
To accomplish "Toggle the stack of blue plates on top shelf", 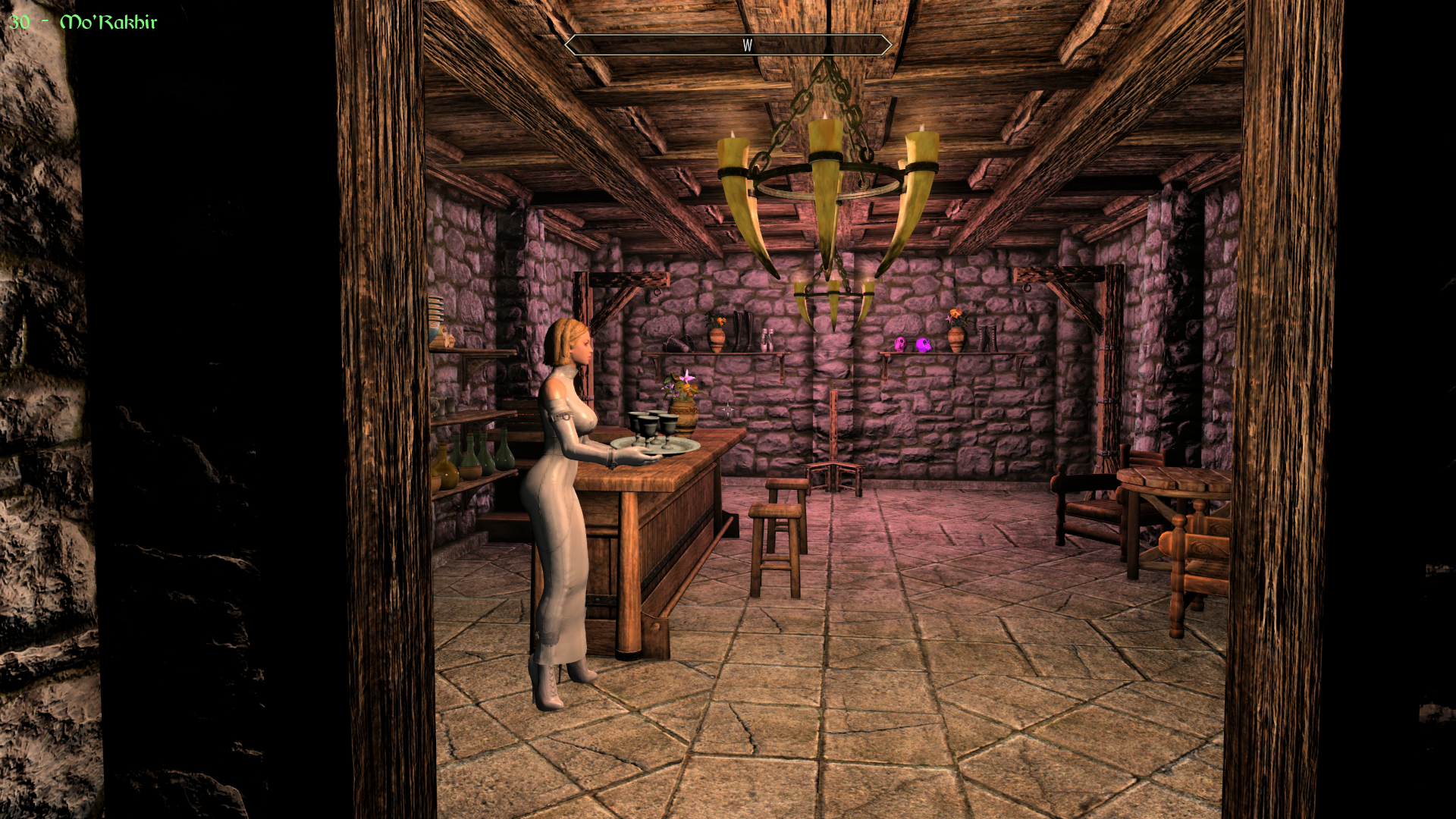I will [x=435, y=308].
